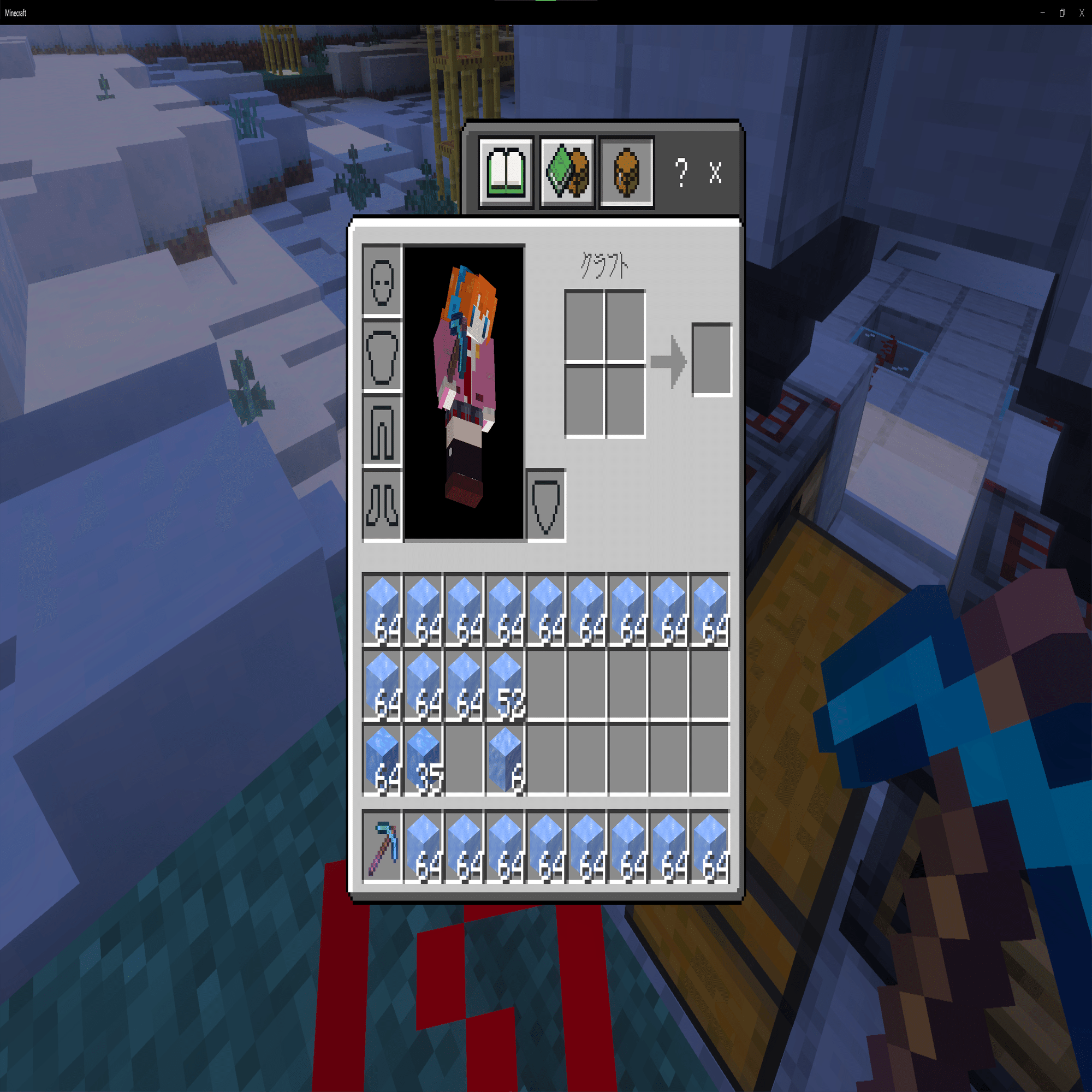Viewport: 1092px width, 1092px height.
Task: Close the inventory screen
Action: pyautogui.click(x=716, y=173)
